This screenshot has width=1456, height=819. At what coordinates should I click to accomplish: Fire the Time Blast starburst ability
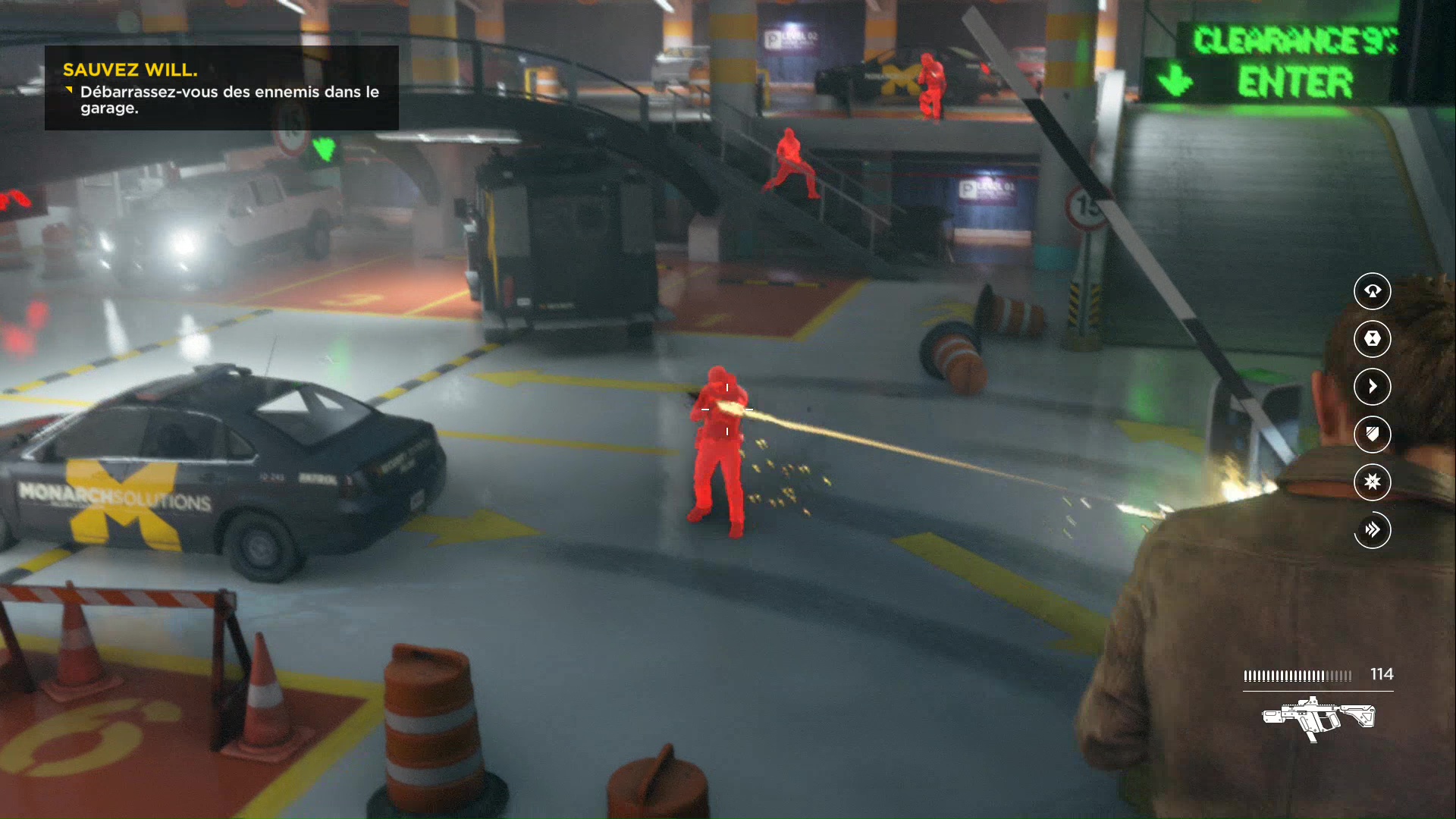tap(1372, 482)
